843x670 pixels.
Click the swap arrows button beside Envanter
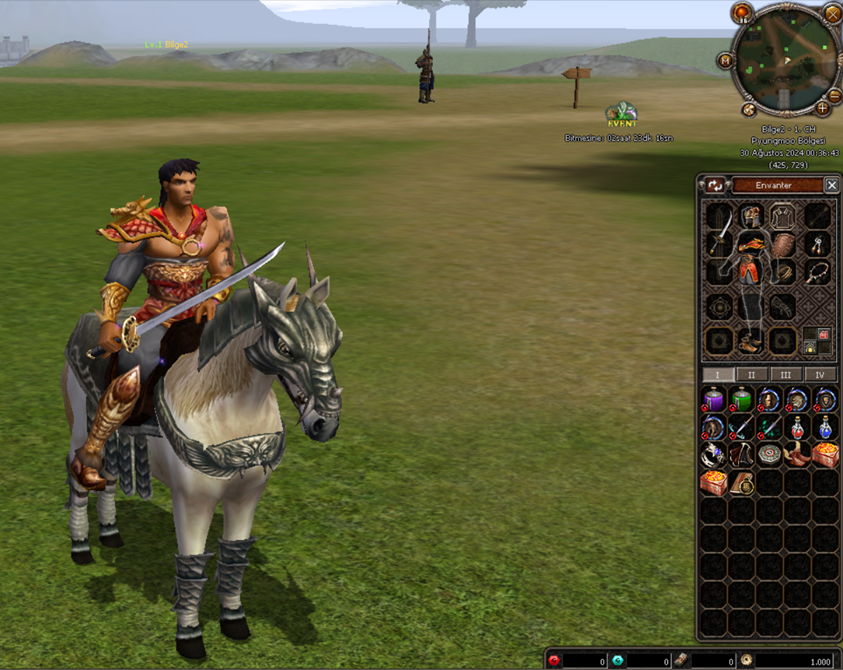coord(715,185)
